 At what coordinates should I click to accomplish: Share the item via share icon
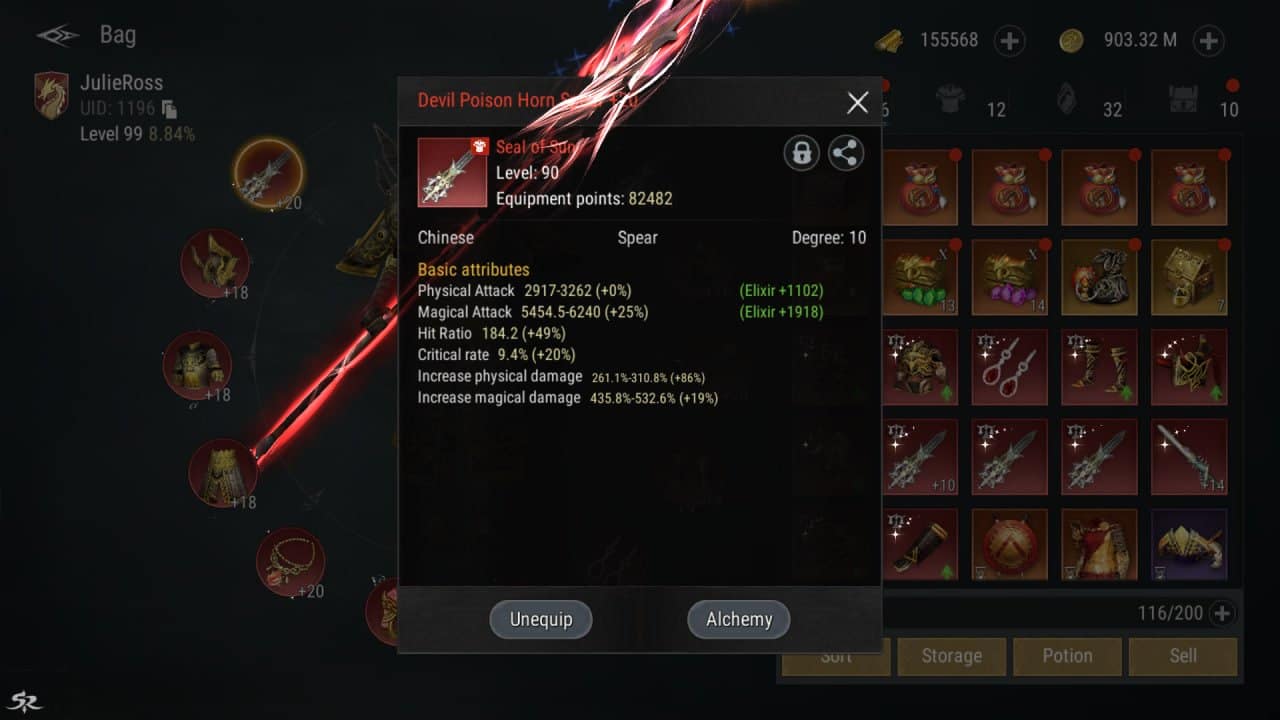(x=846, y=153)
